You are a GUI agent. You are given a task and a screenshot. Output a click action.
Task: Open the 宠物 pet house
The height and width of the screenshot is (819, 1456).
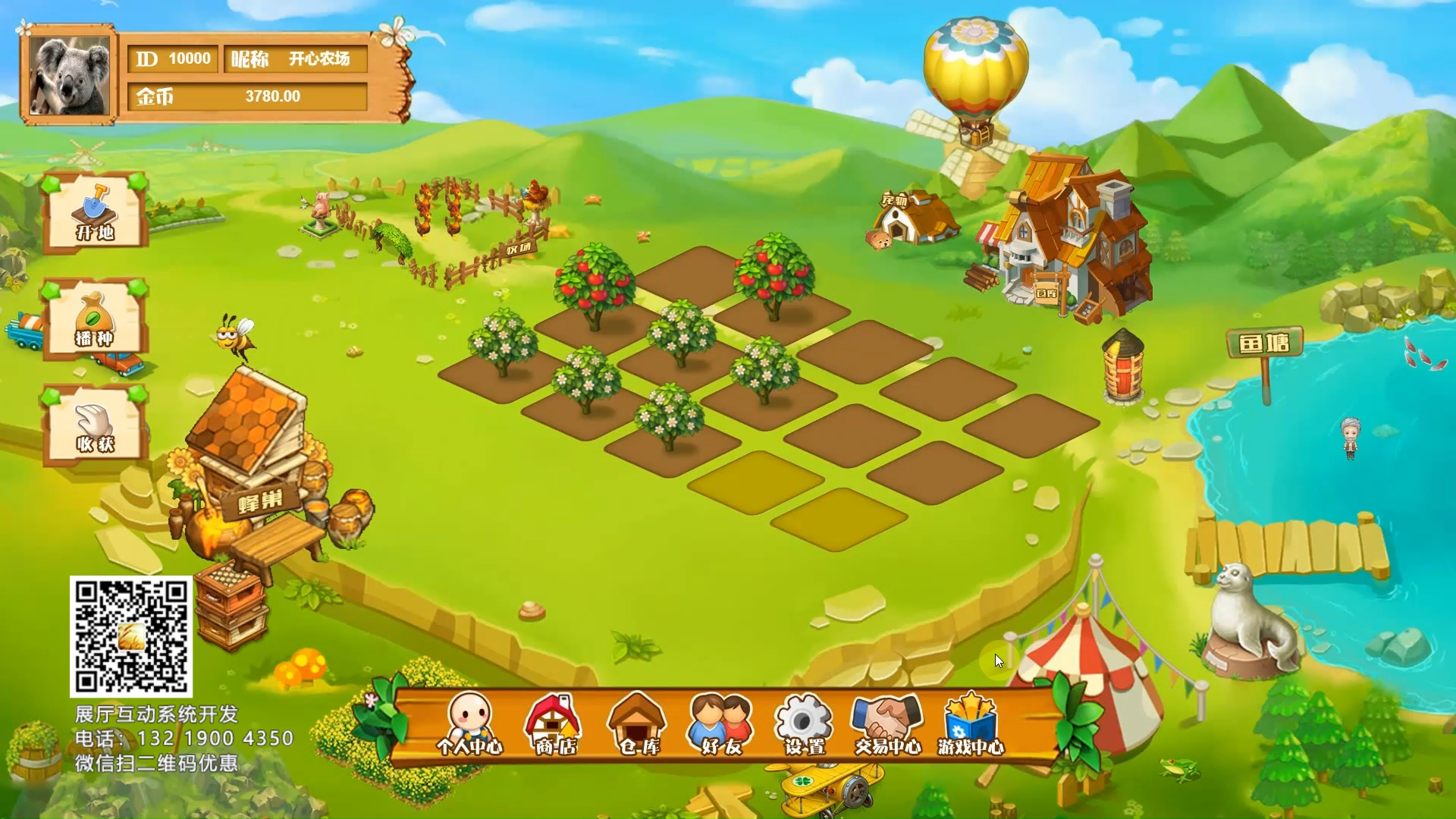coord(914,218)
